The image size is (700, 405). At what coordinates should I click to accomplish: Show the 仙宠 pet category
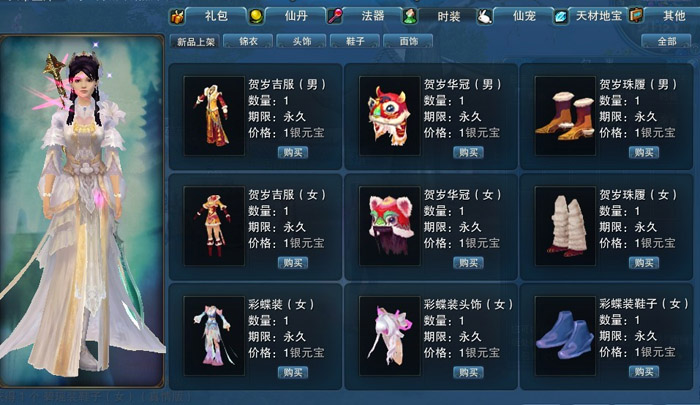(x=524, y=16)
